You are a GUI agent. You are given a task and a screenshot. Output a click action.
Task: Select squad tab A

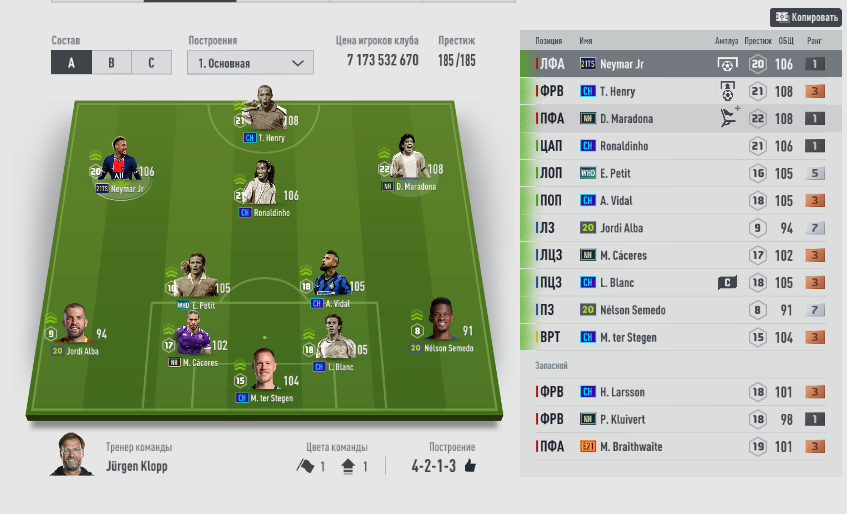tap(71, 62)
